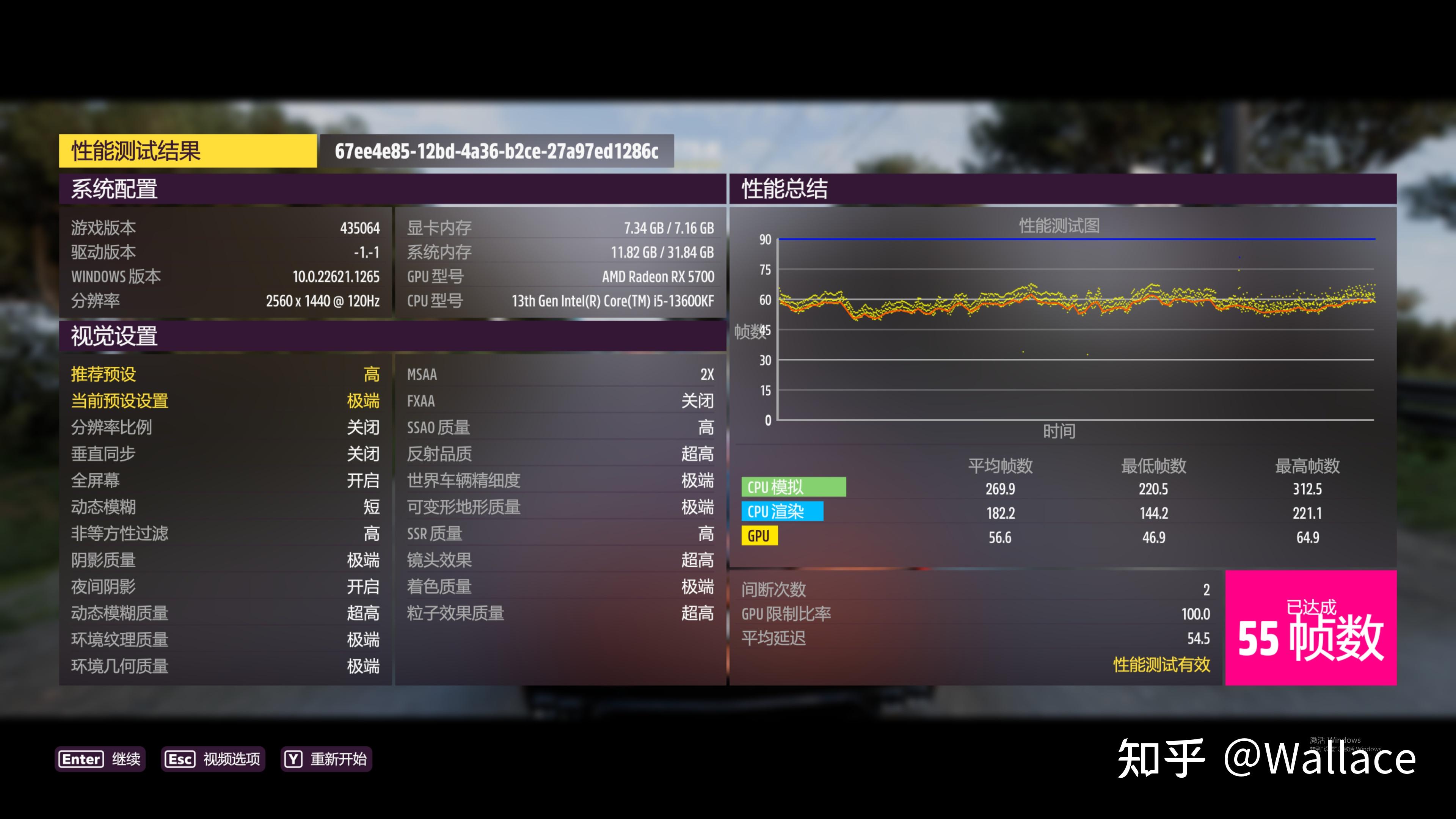Select the GPU legend chip
The image size is (1456, 819).
pos(759,535)
